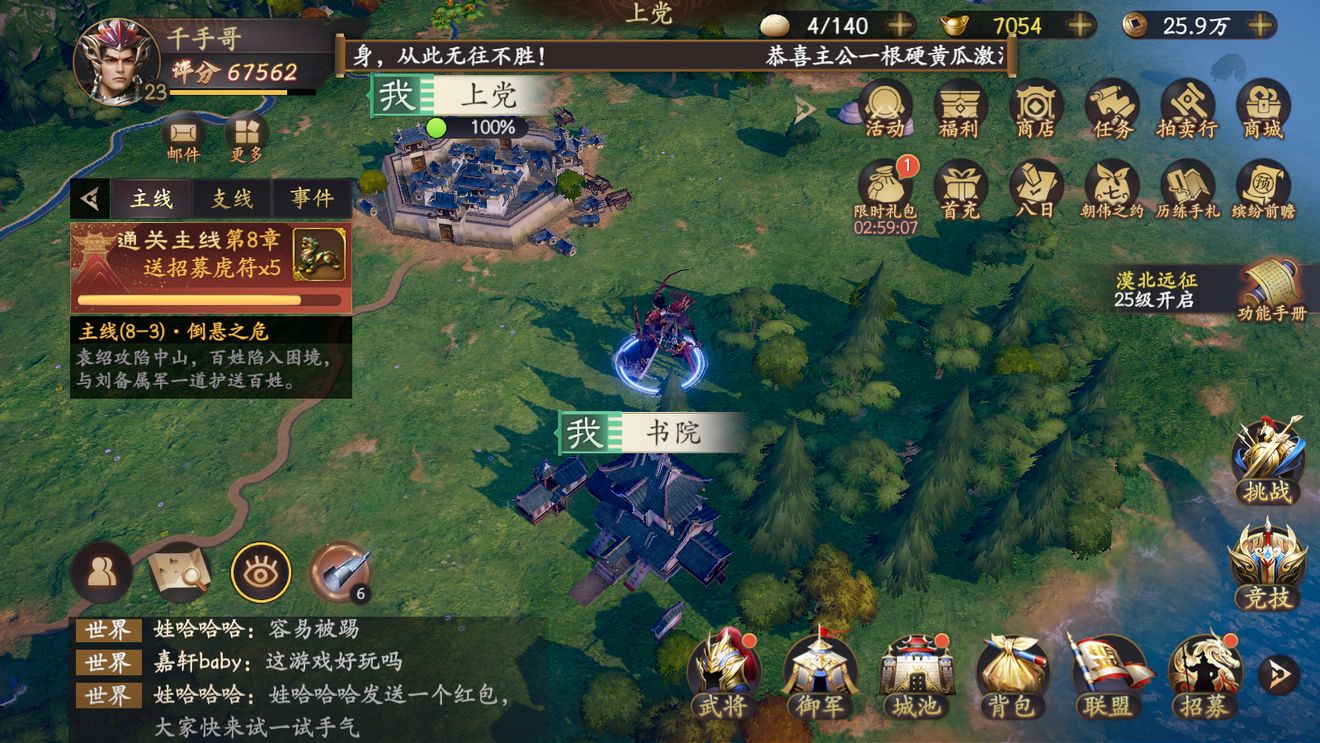Collapse the quest panel with the left arrow

91,197
